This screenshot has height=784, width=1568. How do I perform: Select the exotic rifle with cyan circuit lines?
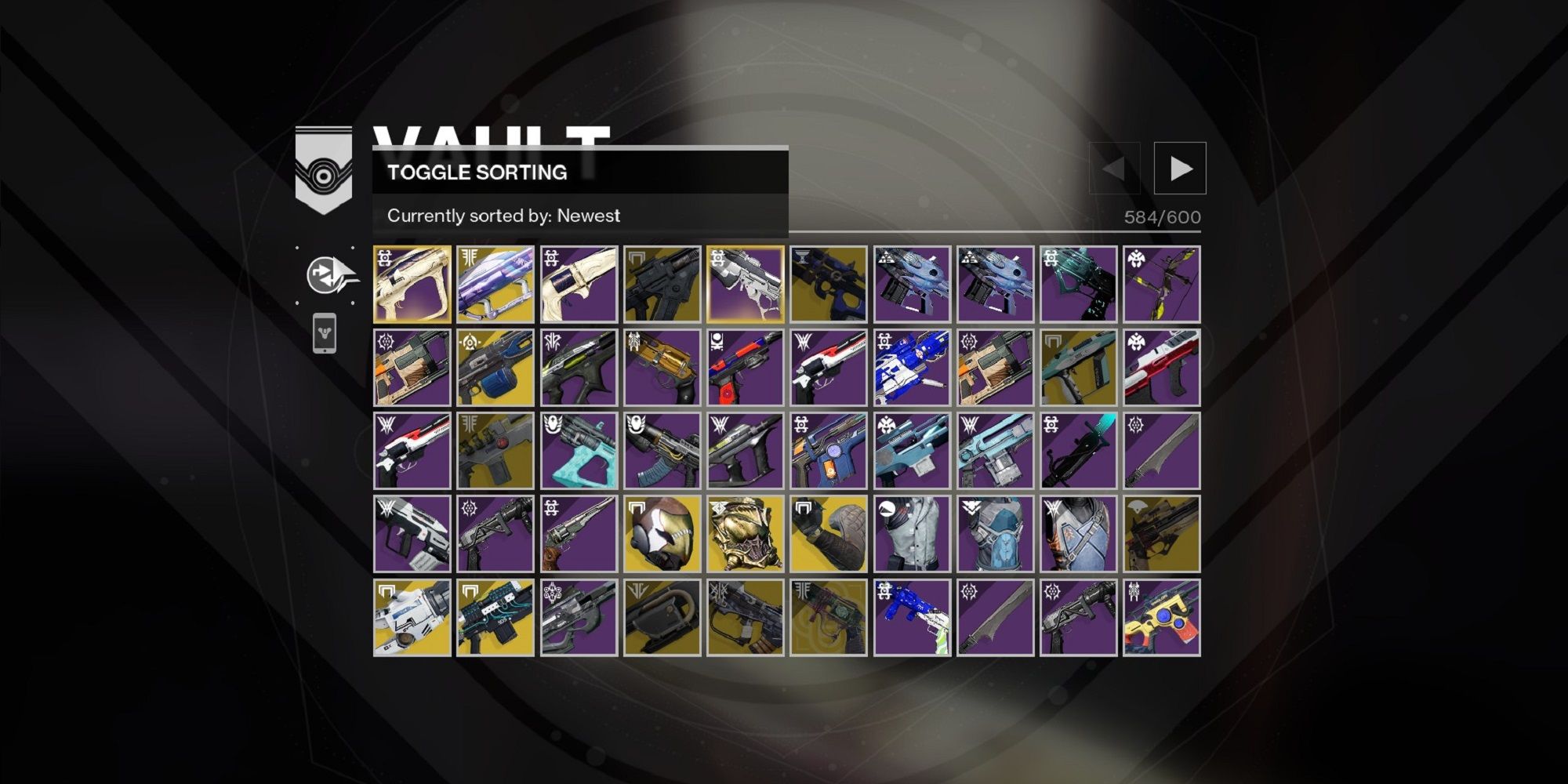(x=495, y=617)
